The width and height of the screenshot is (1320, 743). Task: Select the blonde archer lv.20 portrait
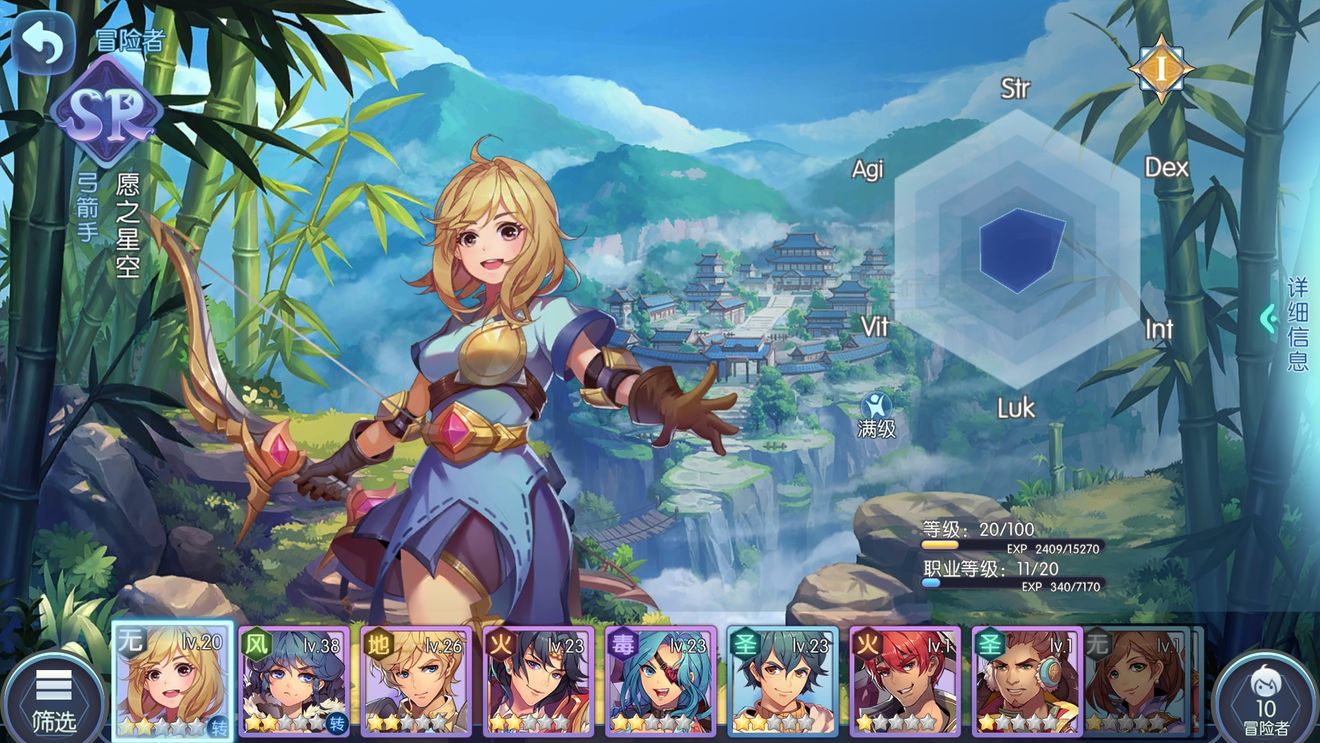pyautogui.click(x=173, y=681)
